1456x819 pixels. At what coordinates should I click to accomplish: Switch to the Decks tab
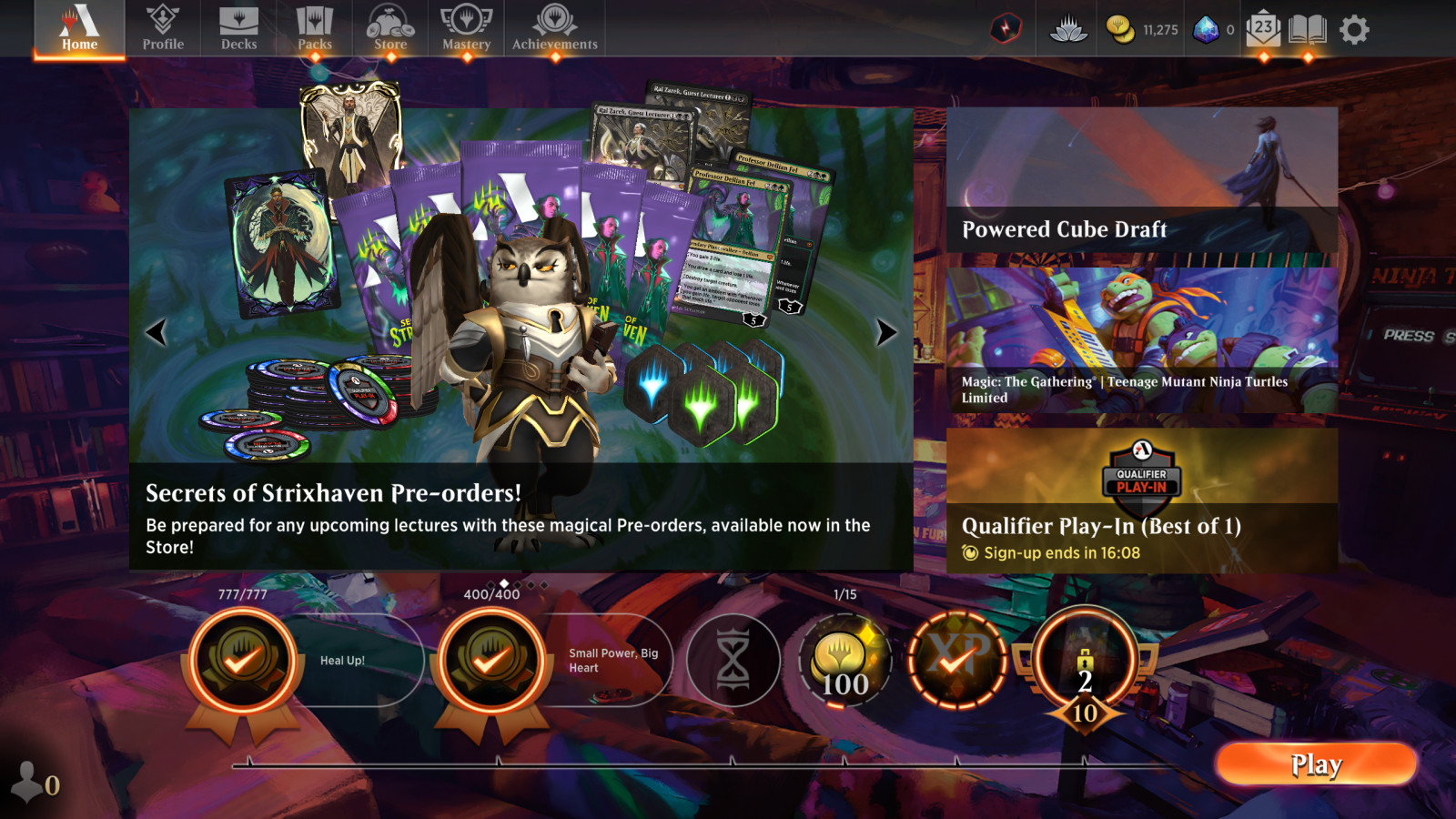coord(238,28)
